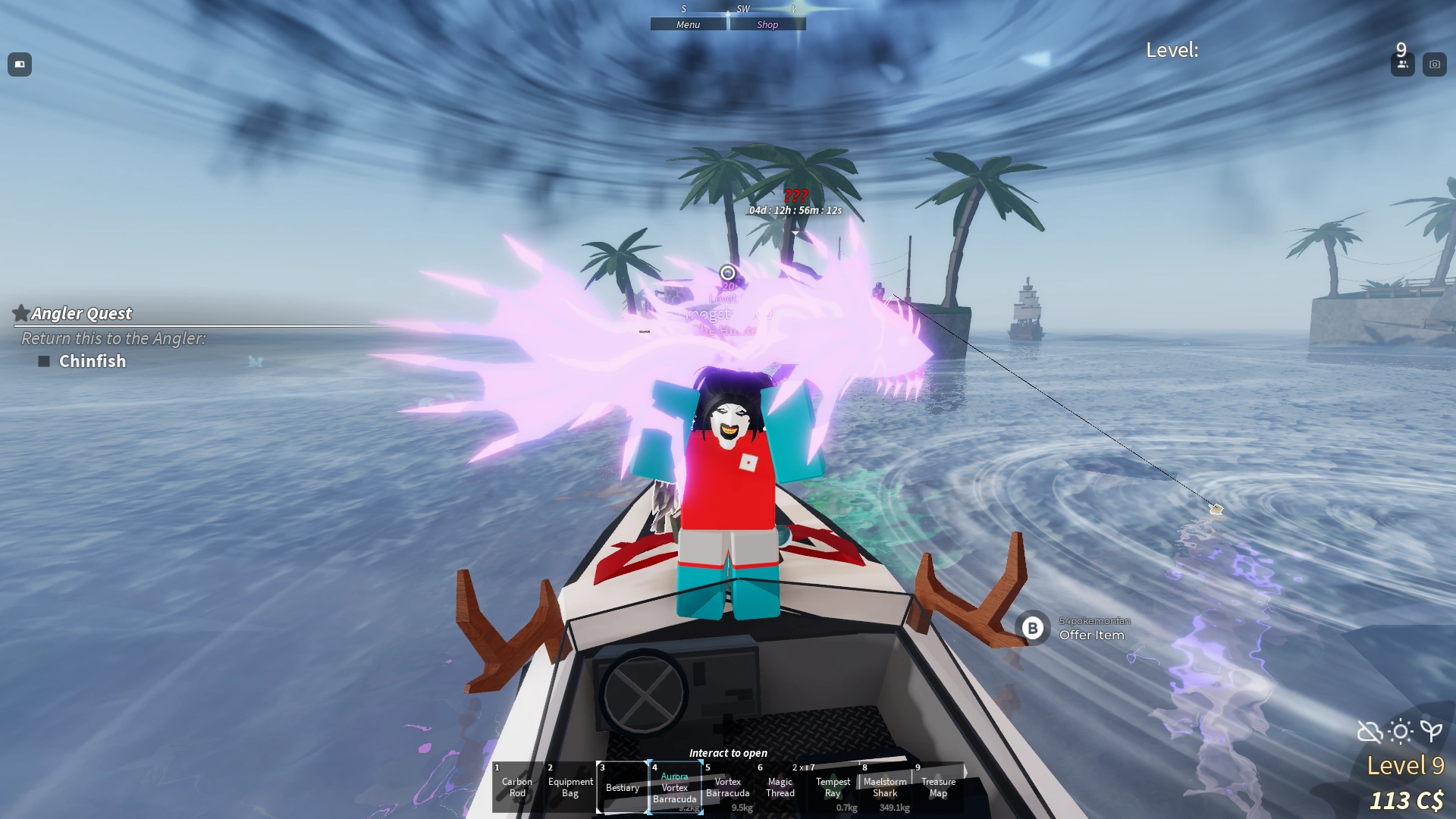This screenshot has height=819, width=1456.
Task: Click the video recorder icon top left
Action: tap(20, 64)
